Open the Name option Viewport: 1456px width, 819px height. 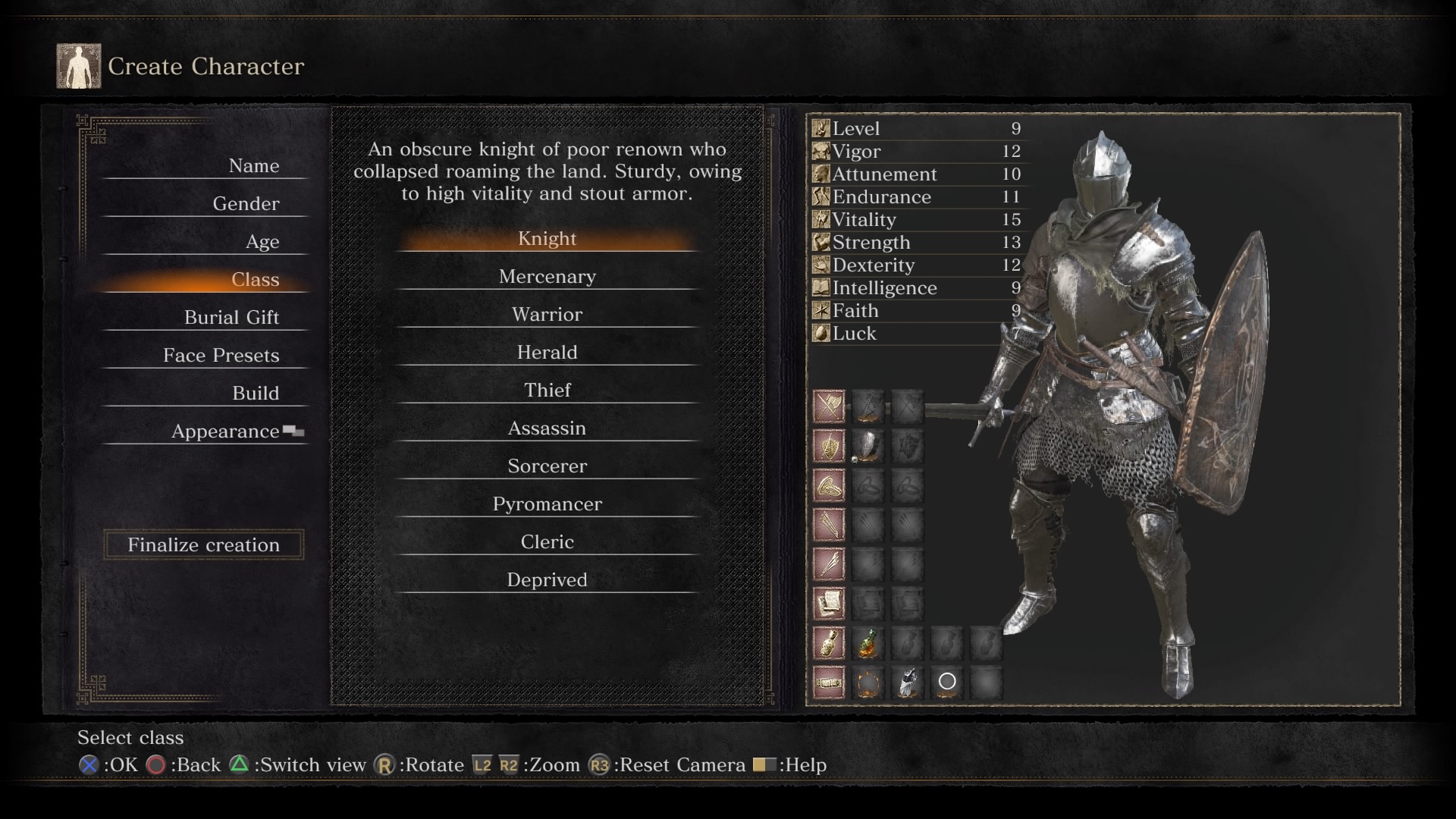point(253,166)
